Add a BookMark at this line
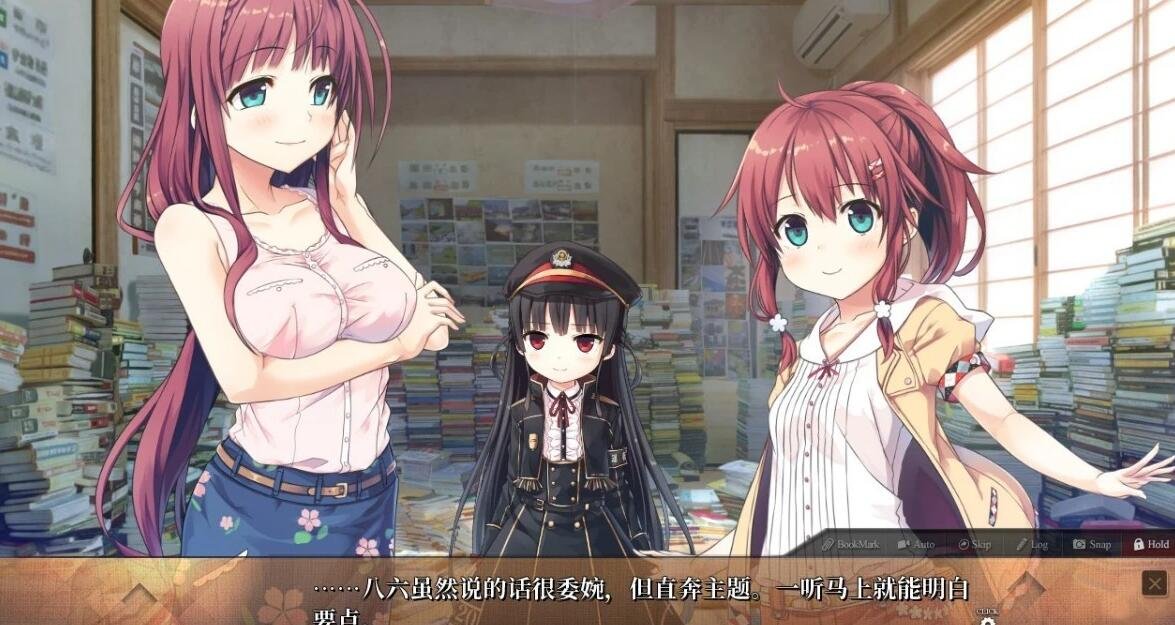The width and height of the screenshot is (1175, 625). [851, 544]
